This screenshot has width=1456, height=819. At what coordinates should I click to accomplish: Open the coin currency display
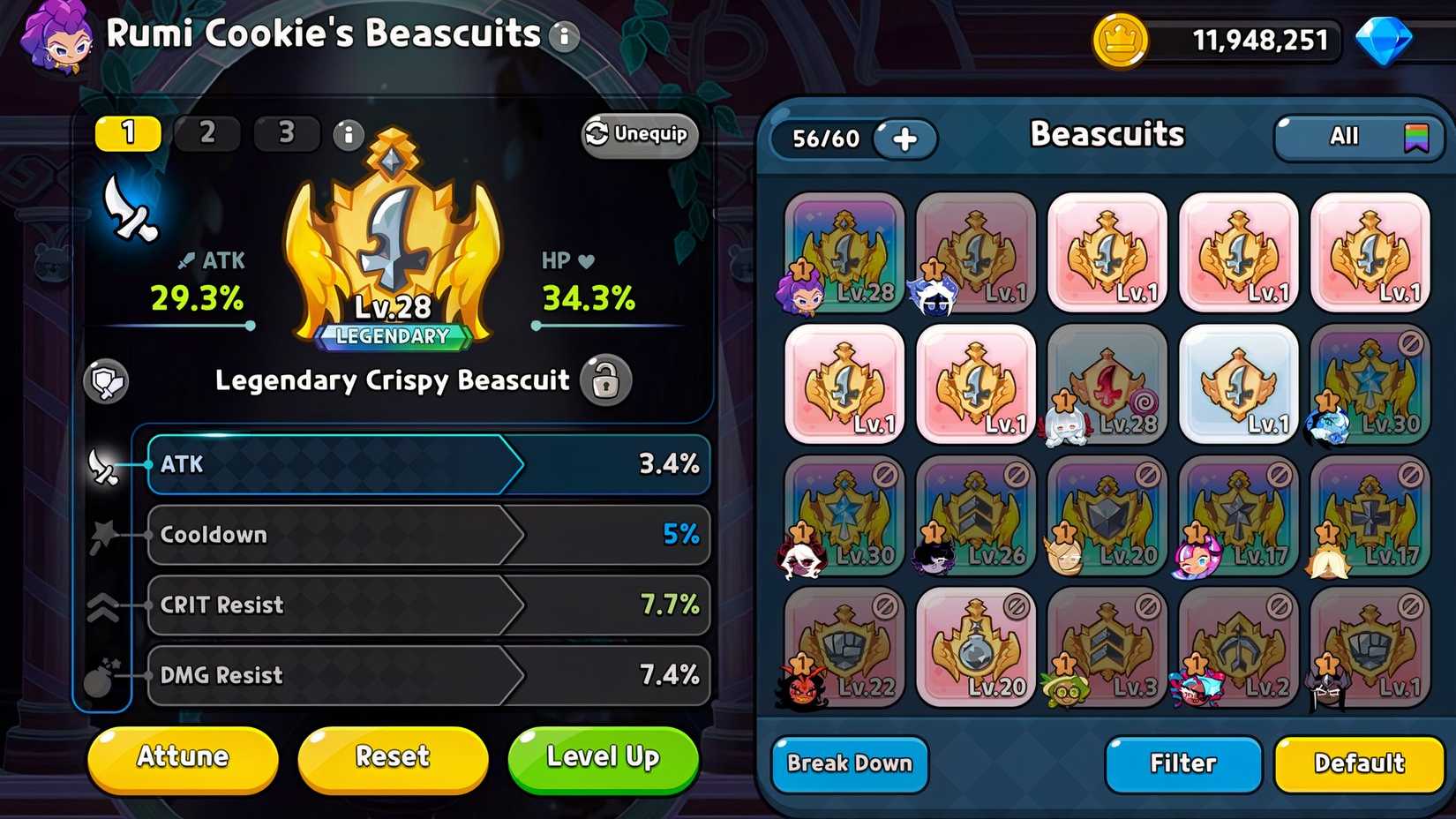(1122, 39)
